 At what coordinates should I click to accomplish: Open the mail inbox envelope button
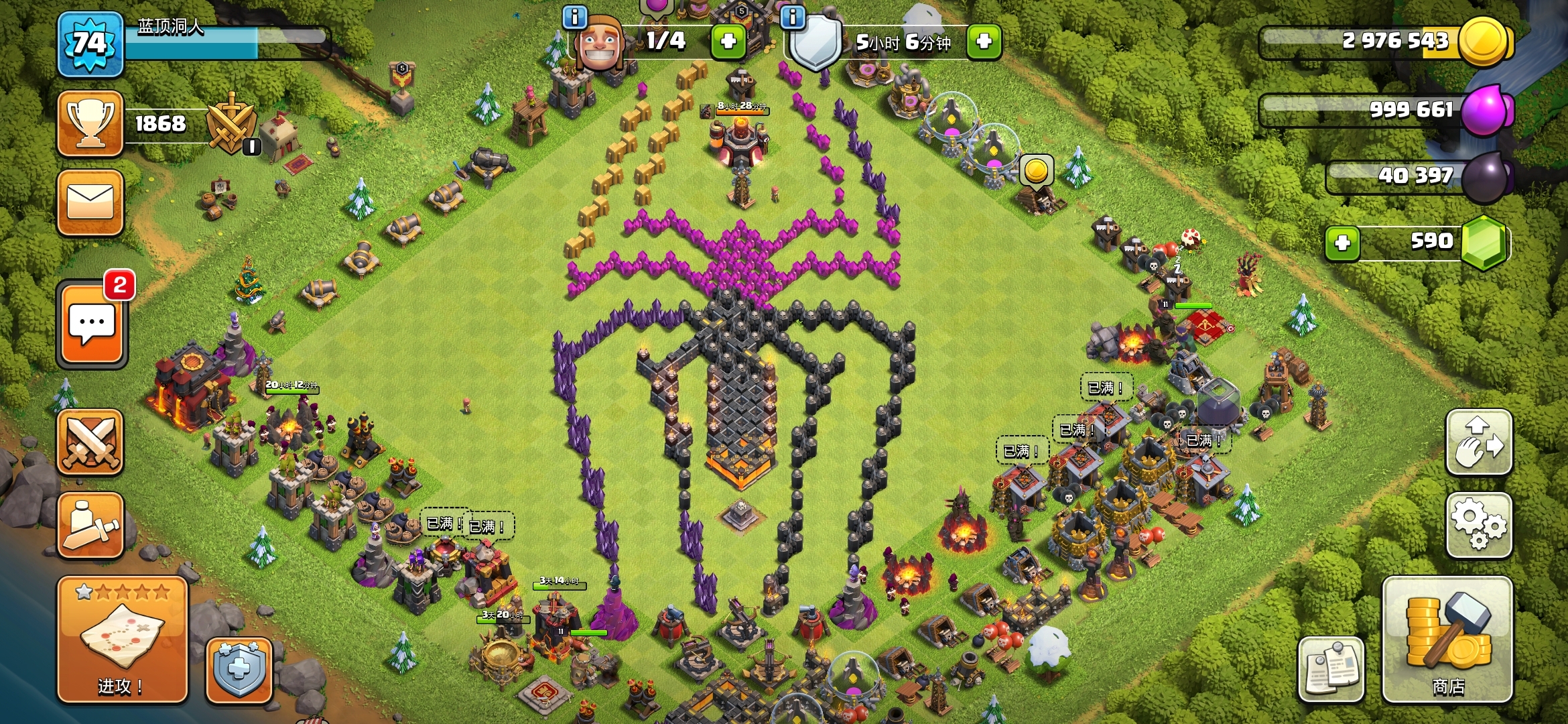(x=90, y=202)
